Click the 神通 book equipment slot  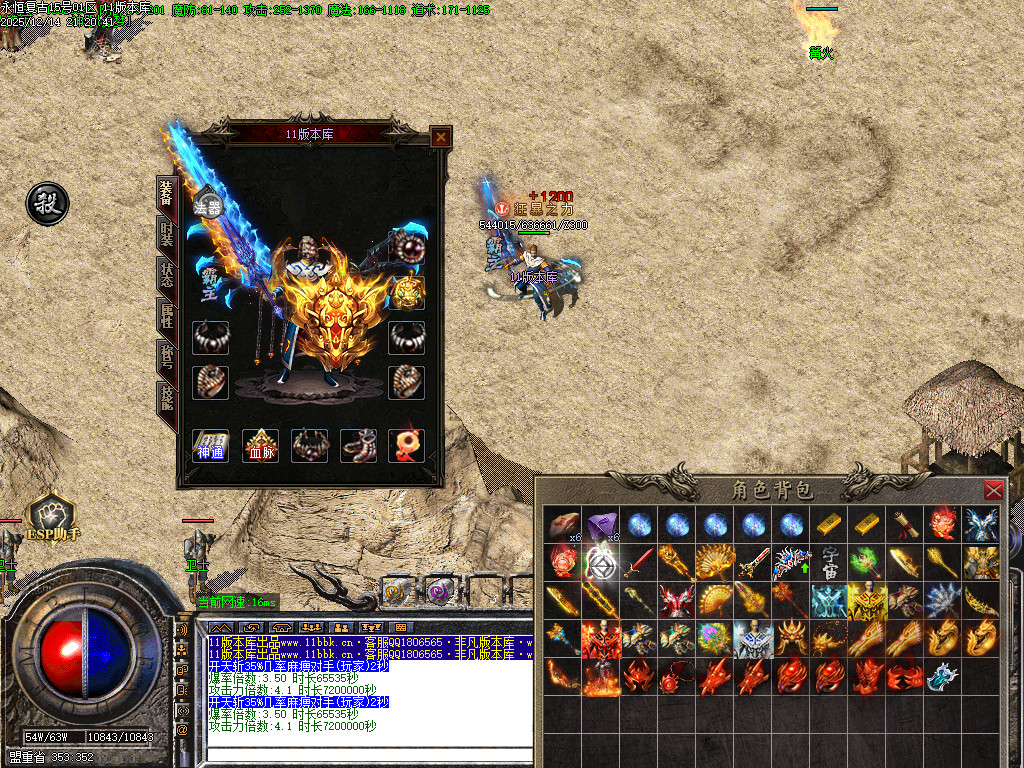(211, 446)
